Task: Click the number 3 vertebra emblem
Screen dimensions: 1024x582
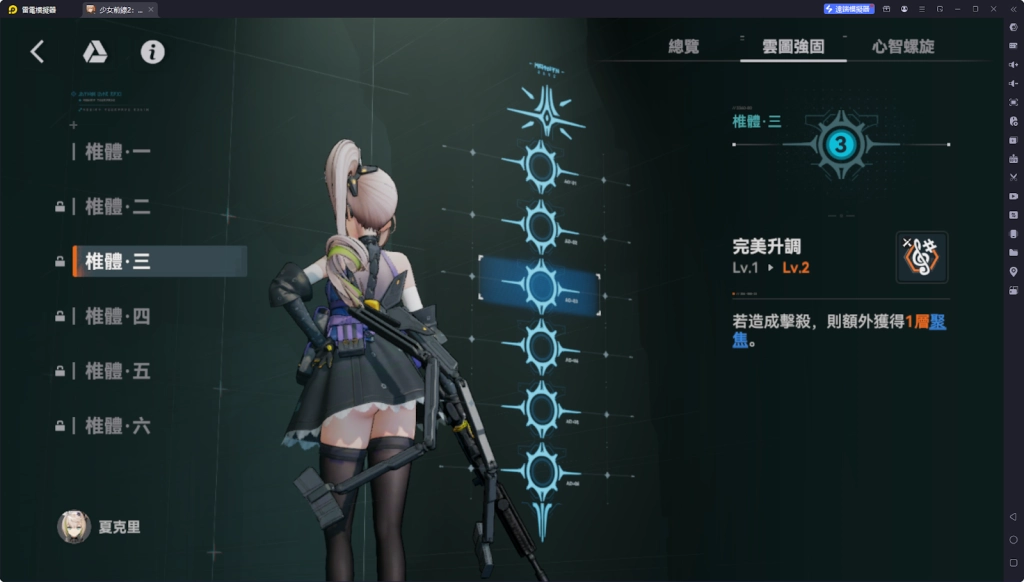Action: (840, 145)
